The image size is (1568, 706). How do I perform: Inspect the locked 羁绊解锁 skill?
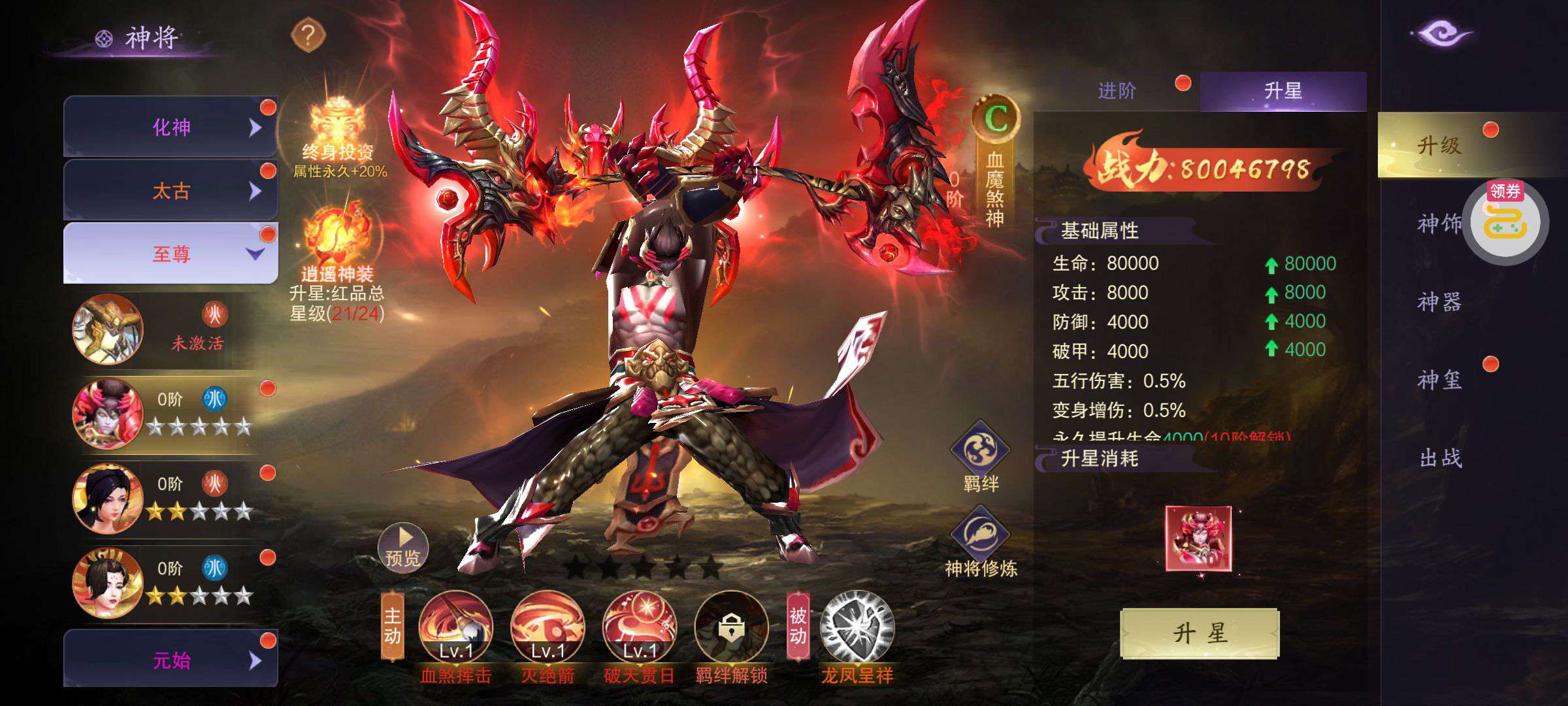click(731, 627)
